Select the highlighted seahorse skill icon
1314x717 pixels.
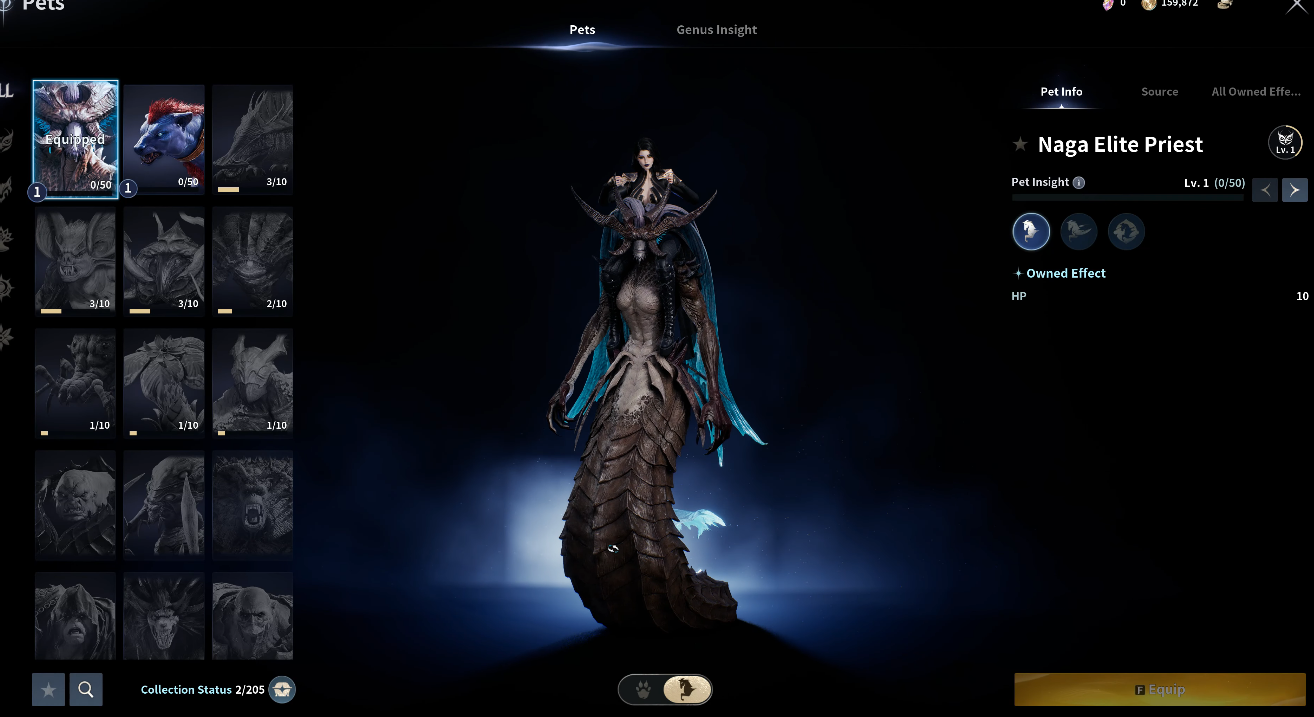pos(1031,232)
